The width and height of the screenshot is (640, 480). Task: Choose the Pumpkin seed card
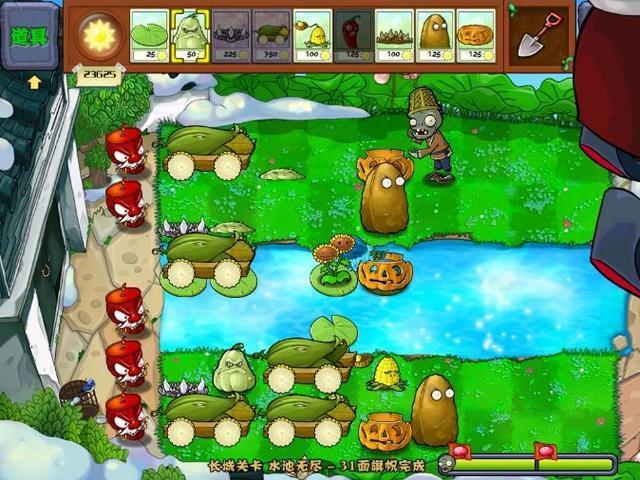(476, 36)
